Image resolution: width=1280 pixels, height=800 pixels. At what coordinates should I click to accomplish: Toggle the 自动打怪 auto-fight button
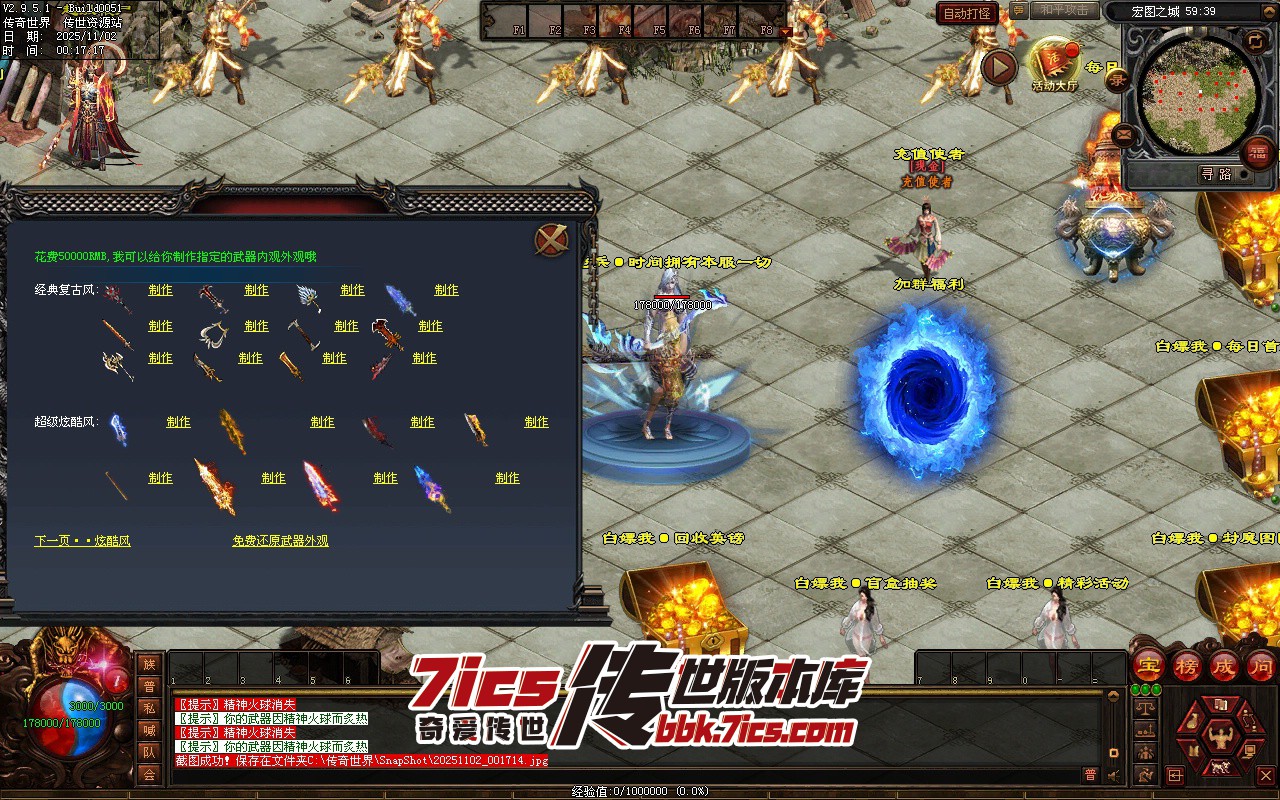pyautogui.click(x=967, y=14)
